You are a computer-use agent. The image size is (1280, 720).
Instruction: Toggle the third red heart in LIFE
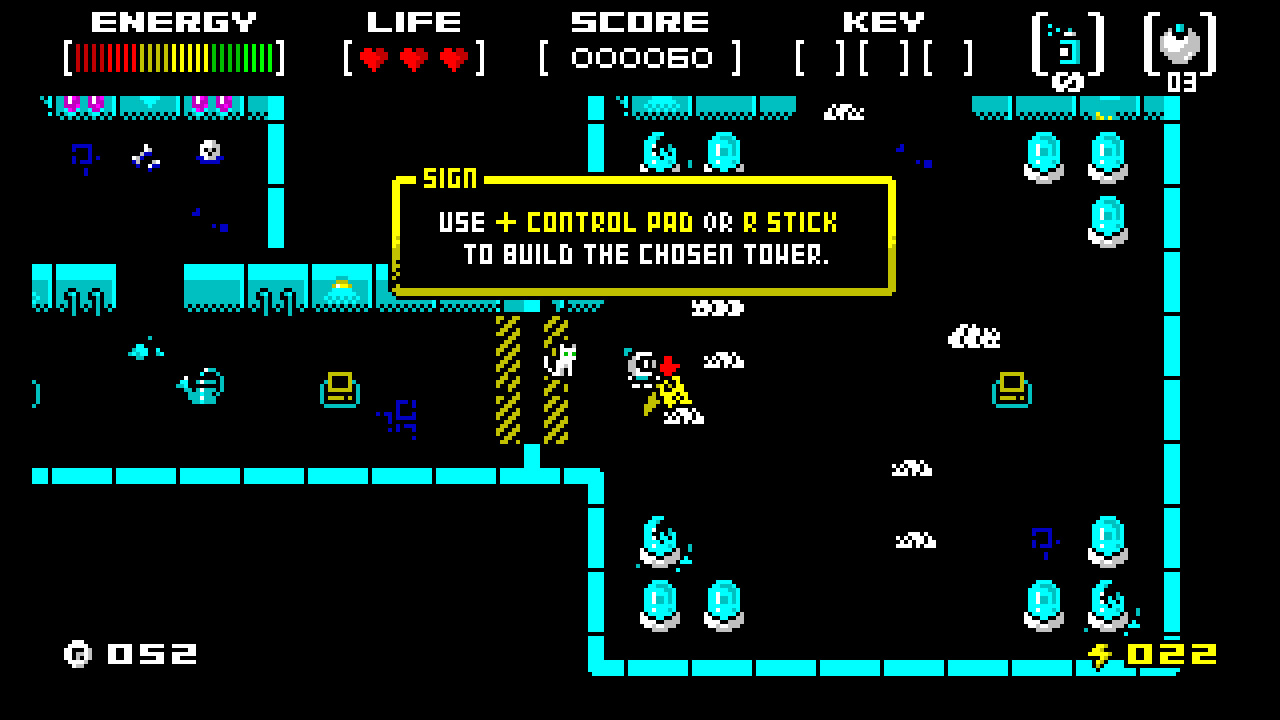[452, 57]
